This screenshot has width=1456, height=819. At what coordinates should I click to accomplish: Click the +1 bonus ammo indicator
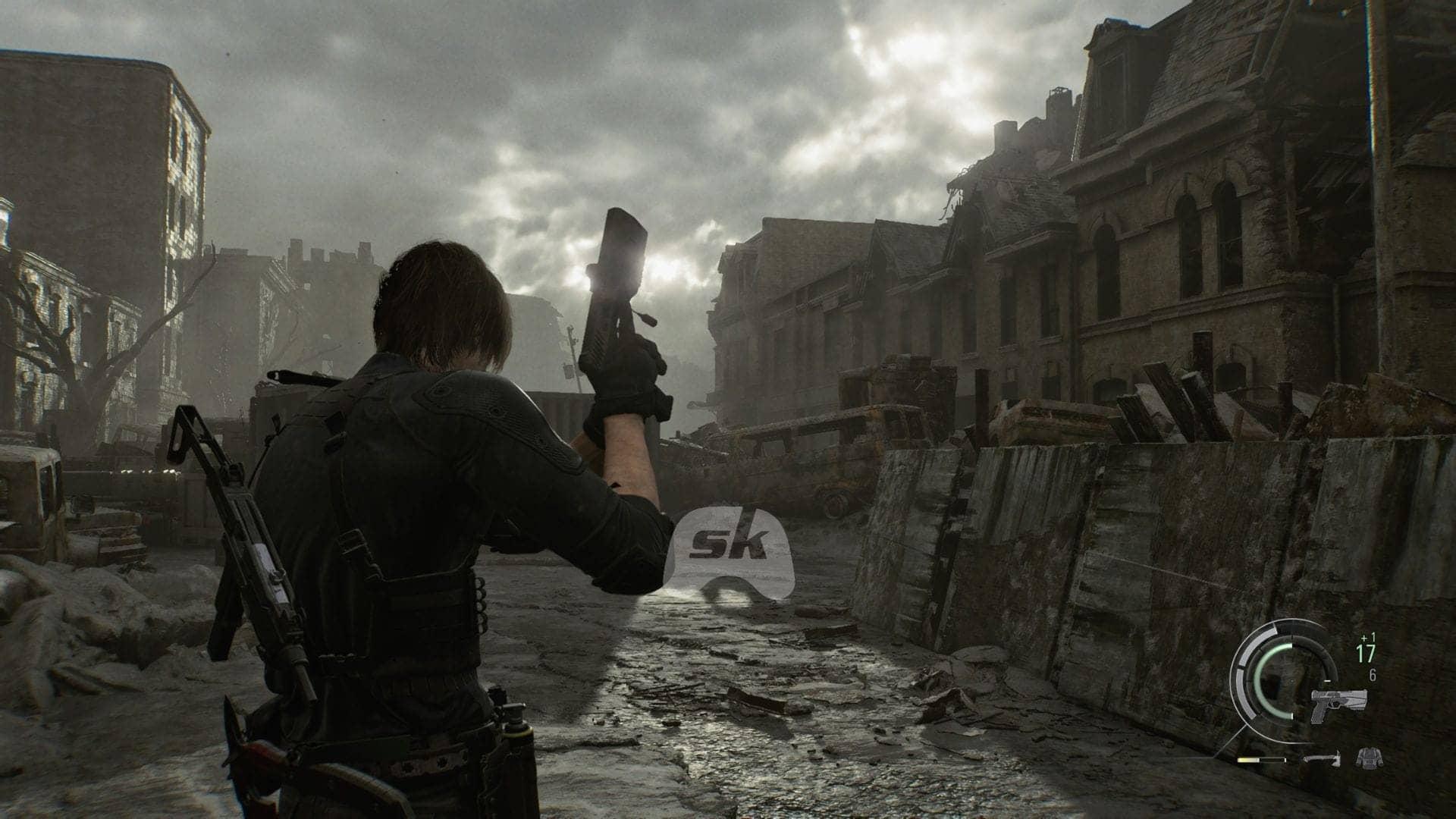(1367, 639)
